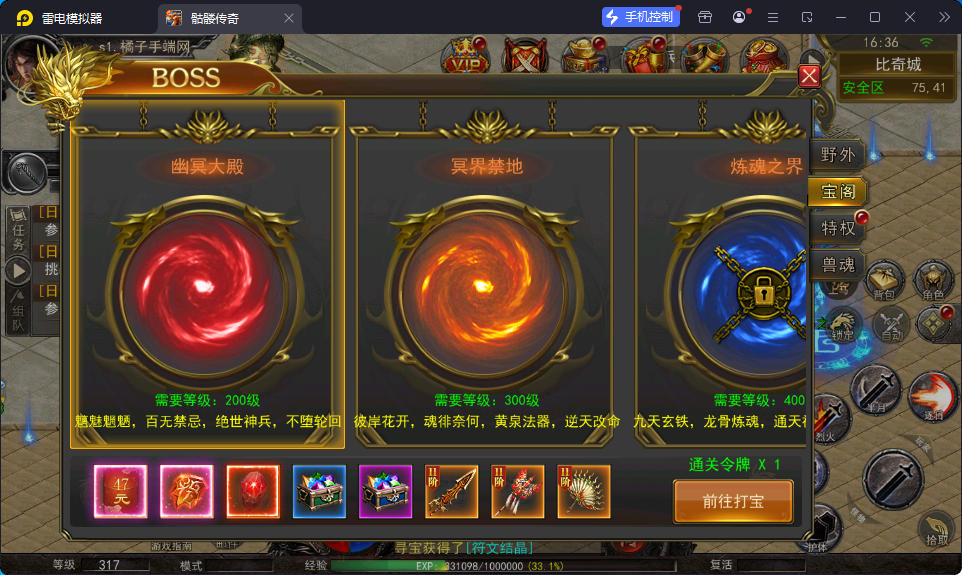This screenshot has height=575, width=962.
Task: Close the 骷髅传奇 emulator tab
Action: 289,18
